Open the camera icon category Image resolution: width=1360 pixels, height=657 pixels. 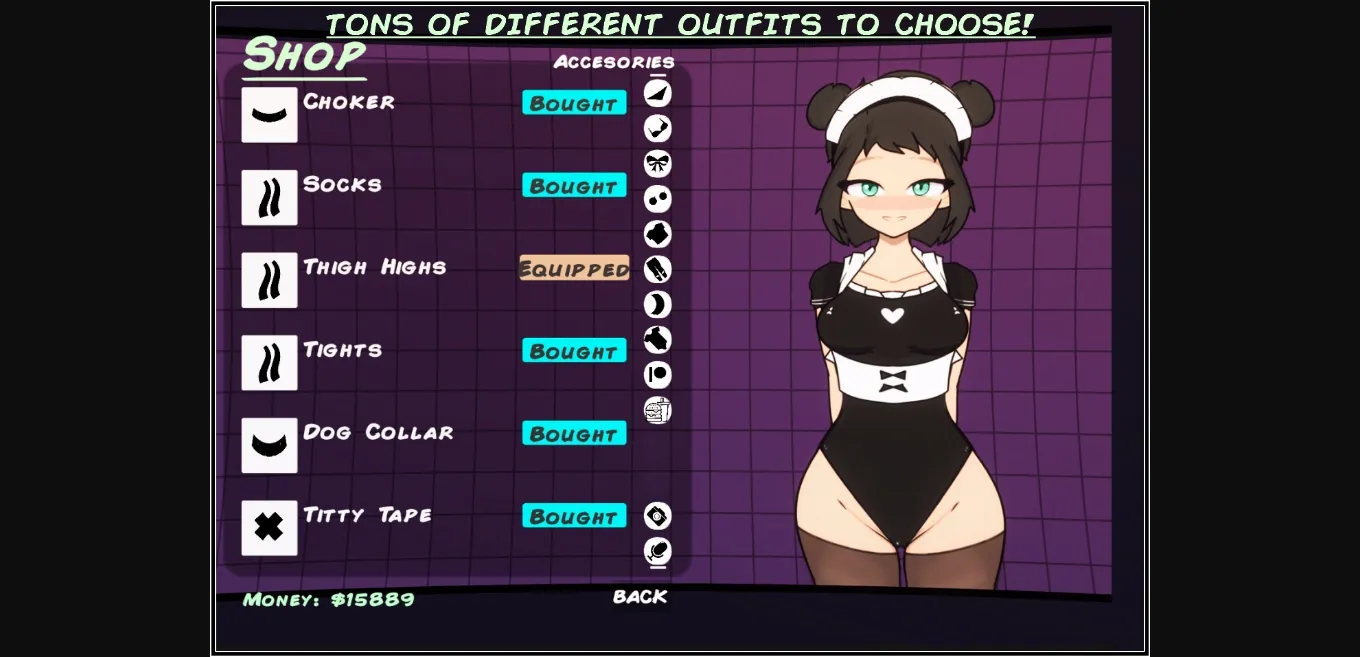[x=657, y=516]
